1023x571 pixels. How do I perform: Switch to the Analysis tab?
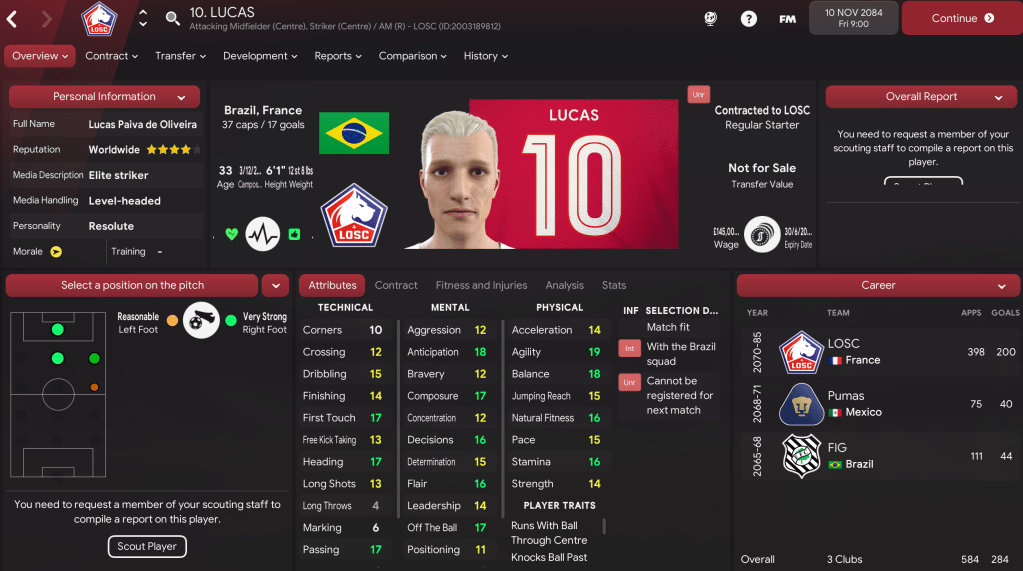565,285
